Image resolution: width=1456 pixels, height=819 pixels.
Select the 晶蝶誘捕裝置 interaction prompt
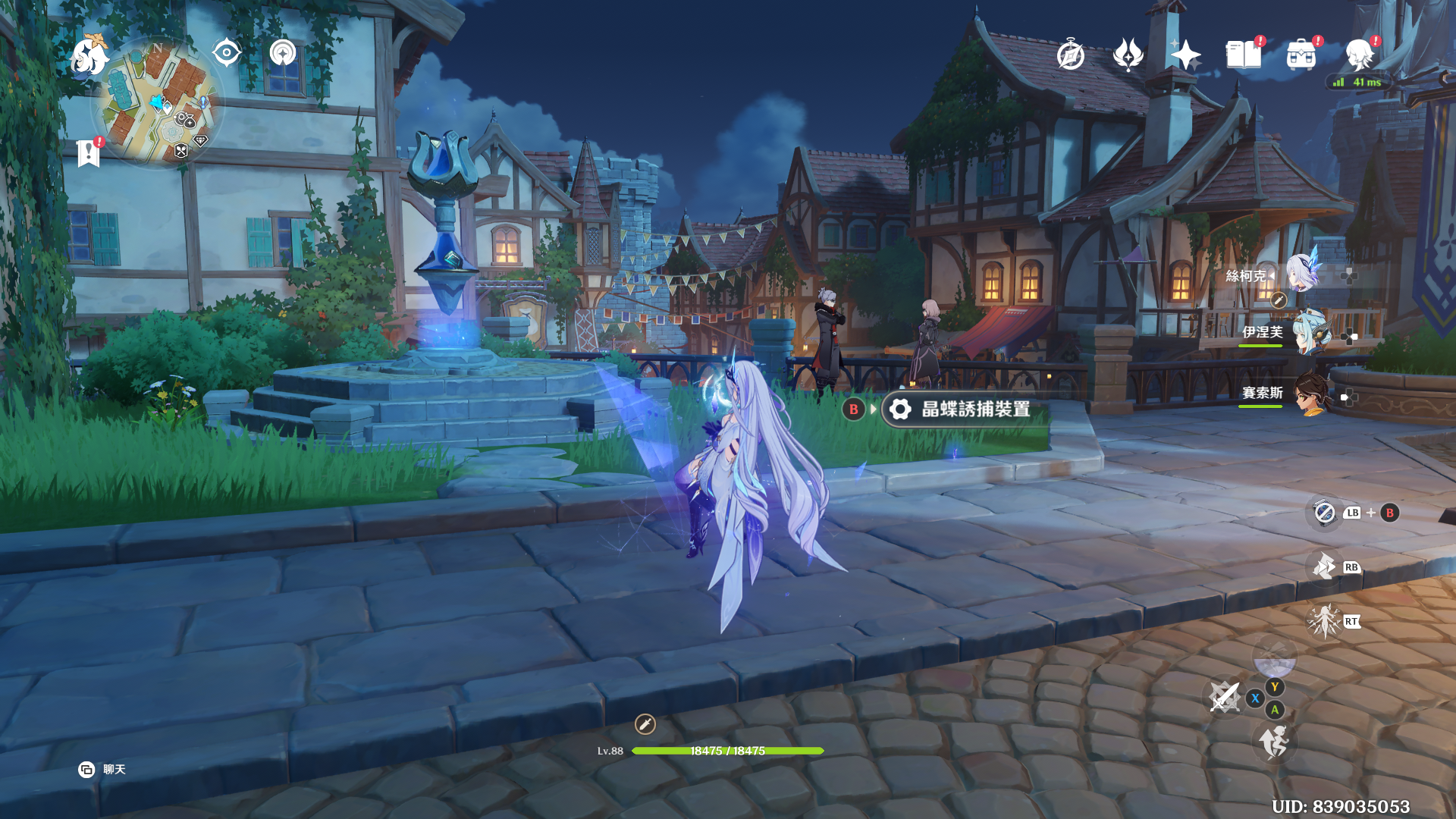(x=965, y=409)
